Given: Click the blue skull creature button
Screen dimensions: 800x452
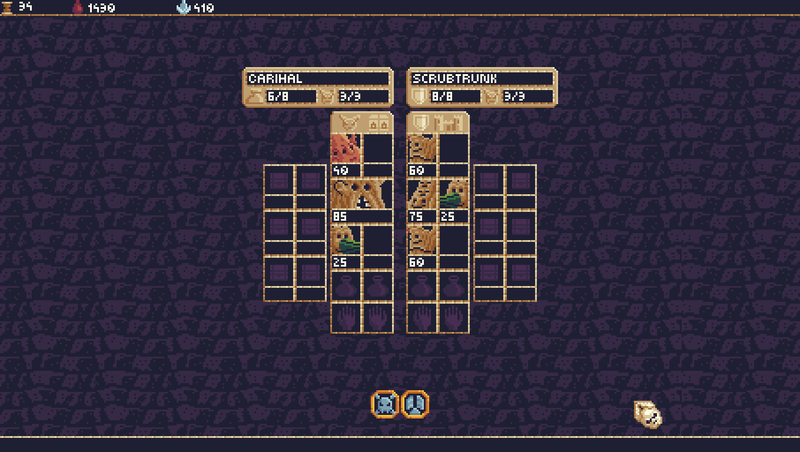Looking at the screenshot, I should [x=385, y=404].
